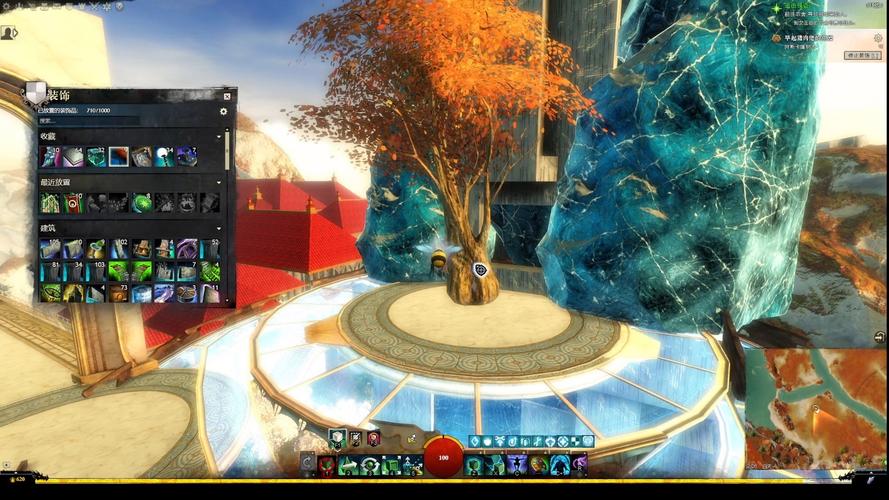Image resolution: width=889 pixels, height=500 pixels.
Task: Open decoration panel settings gear
Action: (223, 111)
